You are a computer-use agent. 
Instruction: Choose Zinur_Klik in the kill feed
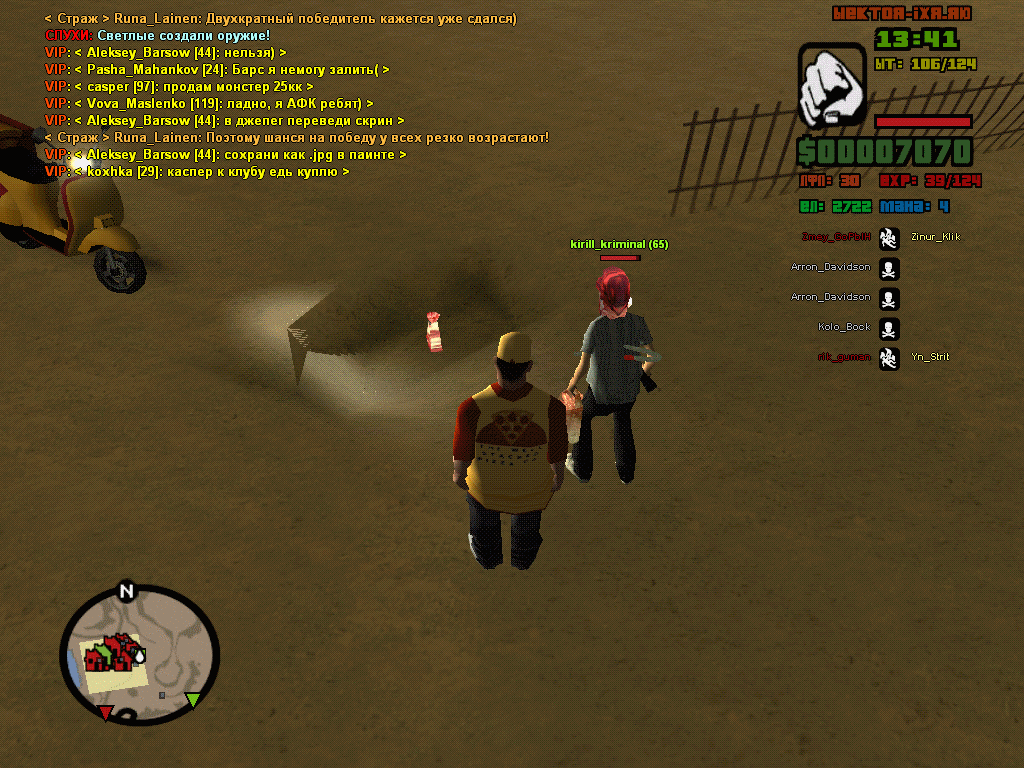click(x=935, y=237)
